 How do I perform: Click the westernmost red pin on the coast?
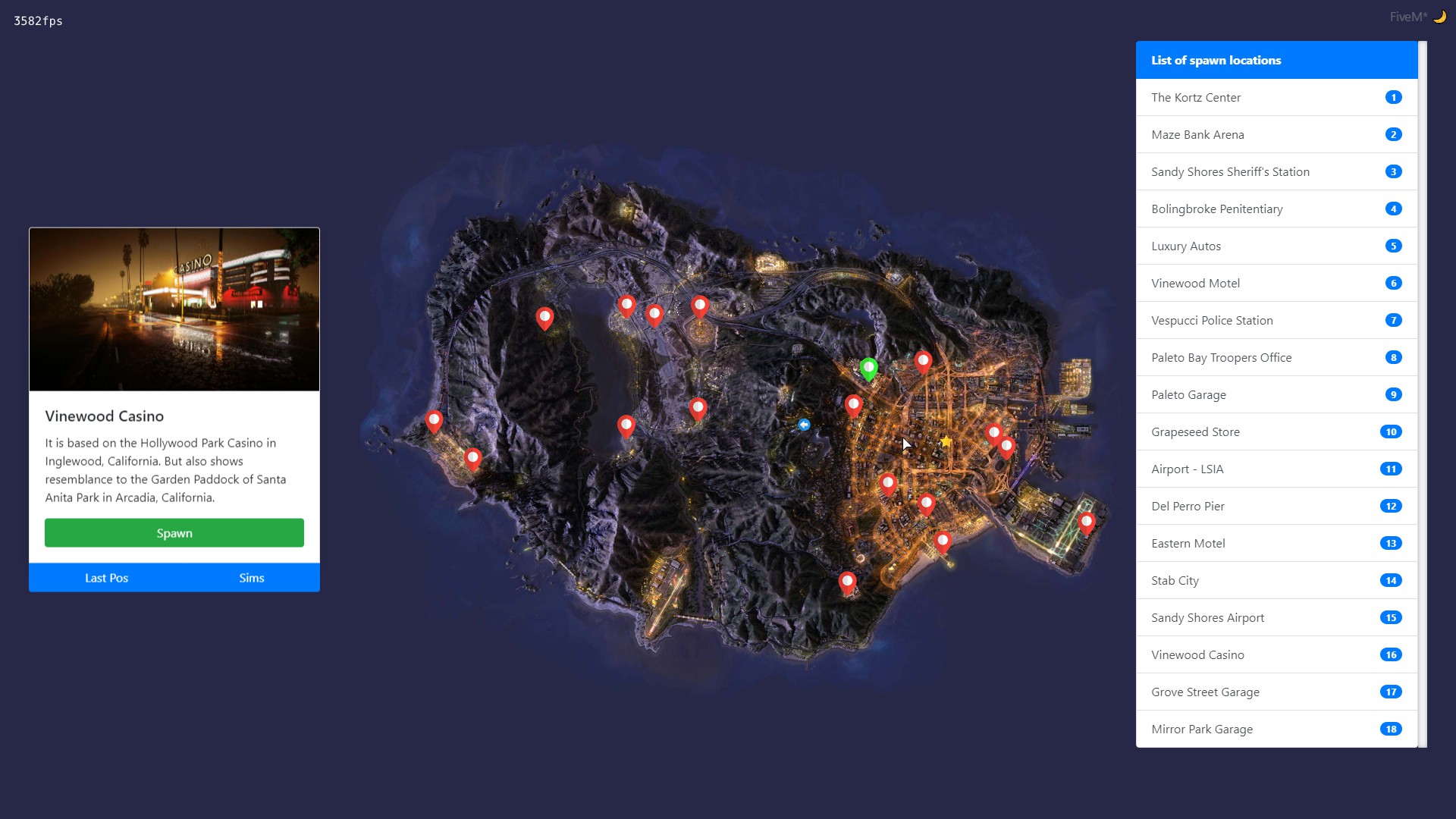point(435,419)
